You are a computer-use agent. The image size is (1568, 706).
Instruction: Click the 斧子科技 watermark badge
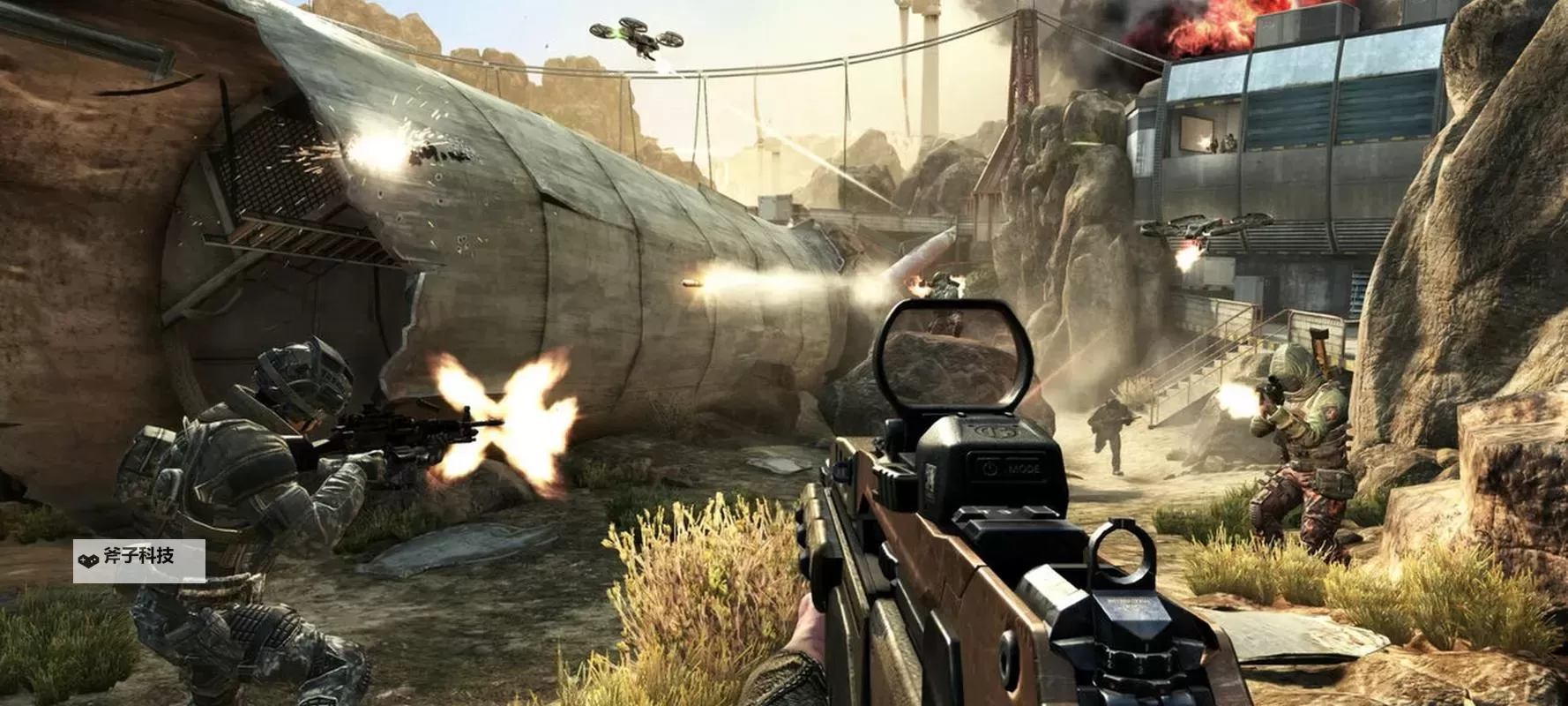coord(138,560)
